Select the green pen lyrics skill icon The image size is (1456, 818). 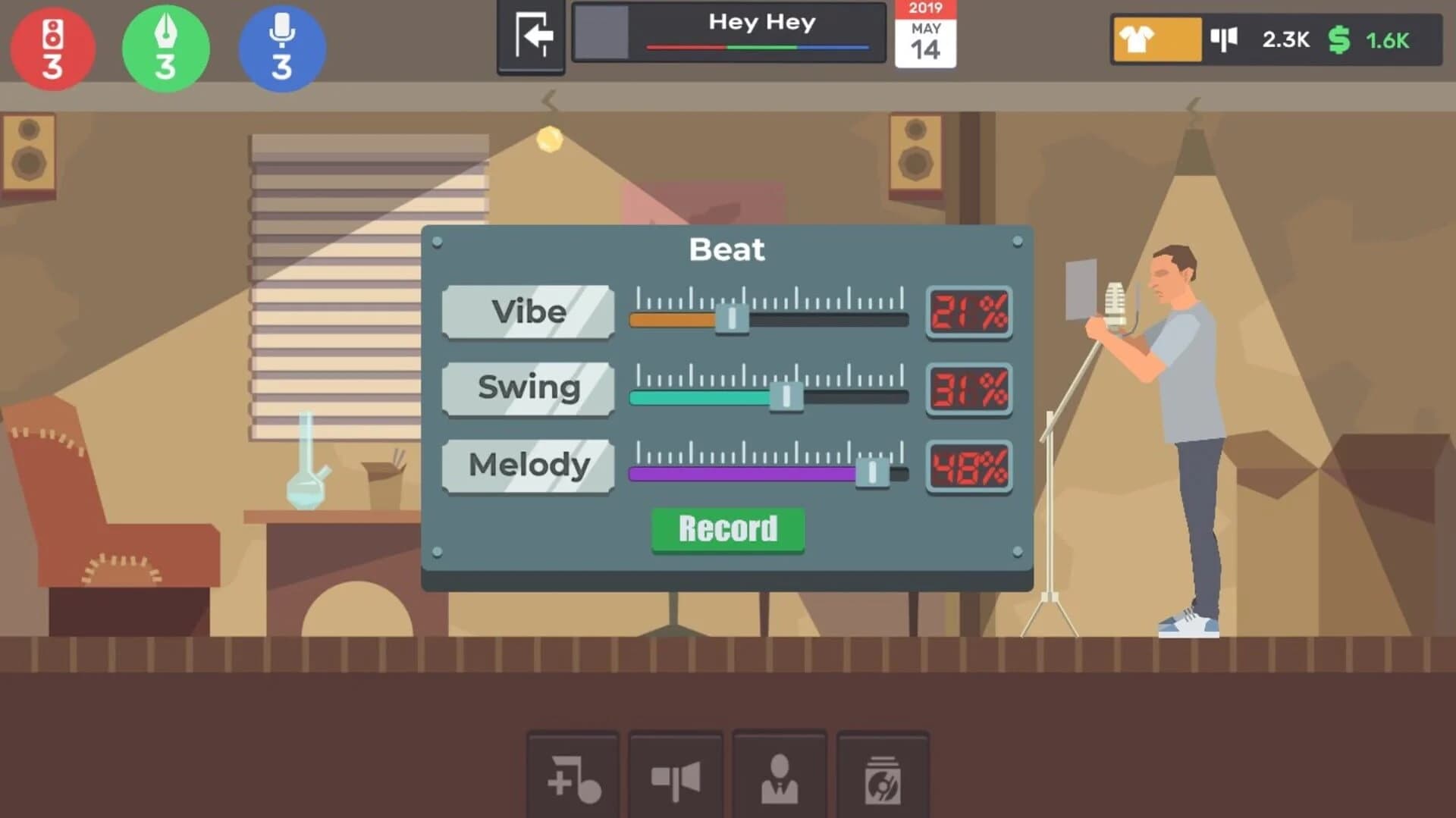click(x=165, y=48)
